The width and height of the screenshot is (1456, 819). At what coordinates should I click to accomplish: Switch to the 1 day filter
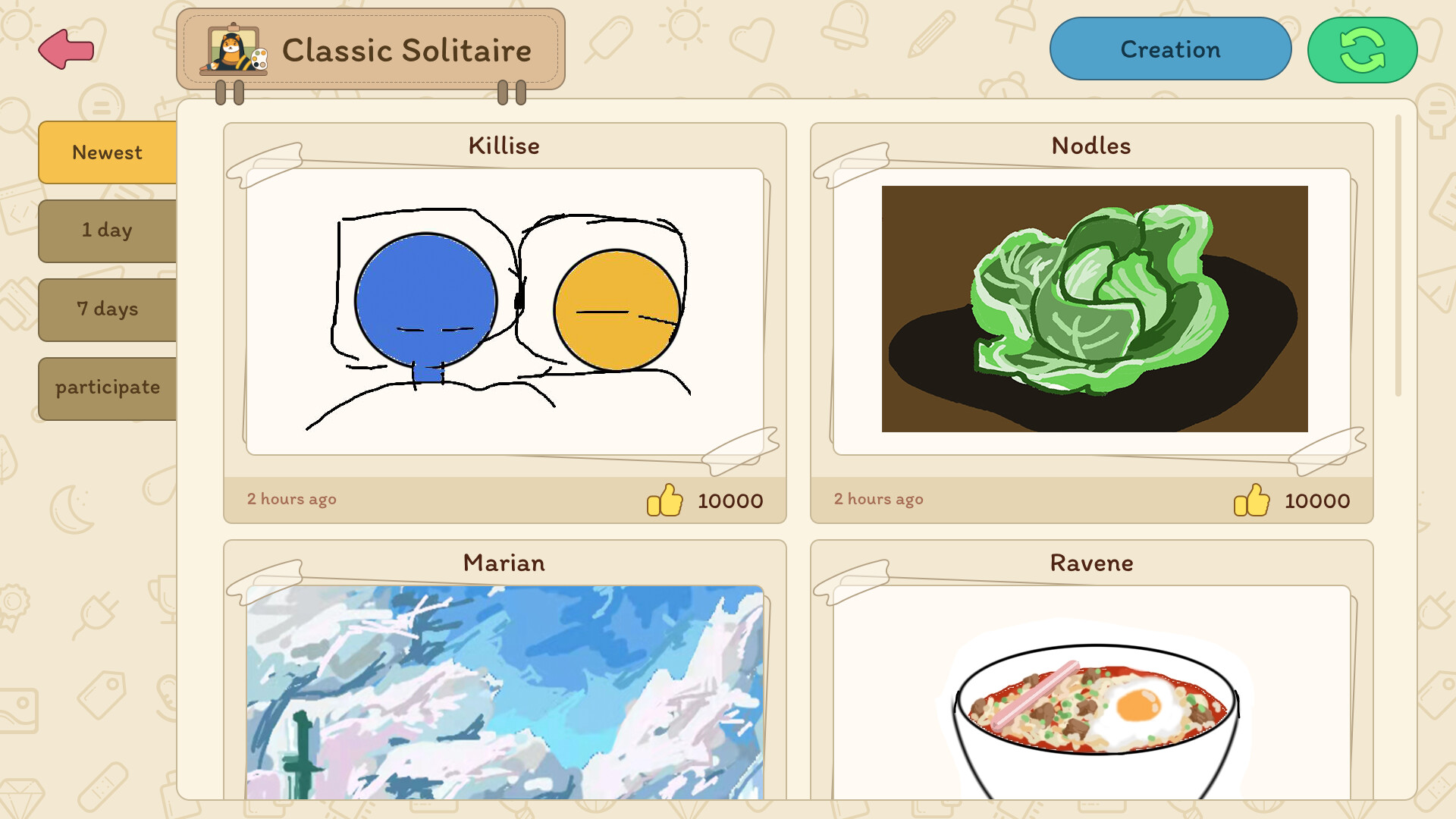click(x=107, y=231)
